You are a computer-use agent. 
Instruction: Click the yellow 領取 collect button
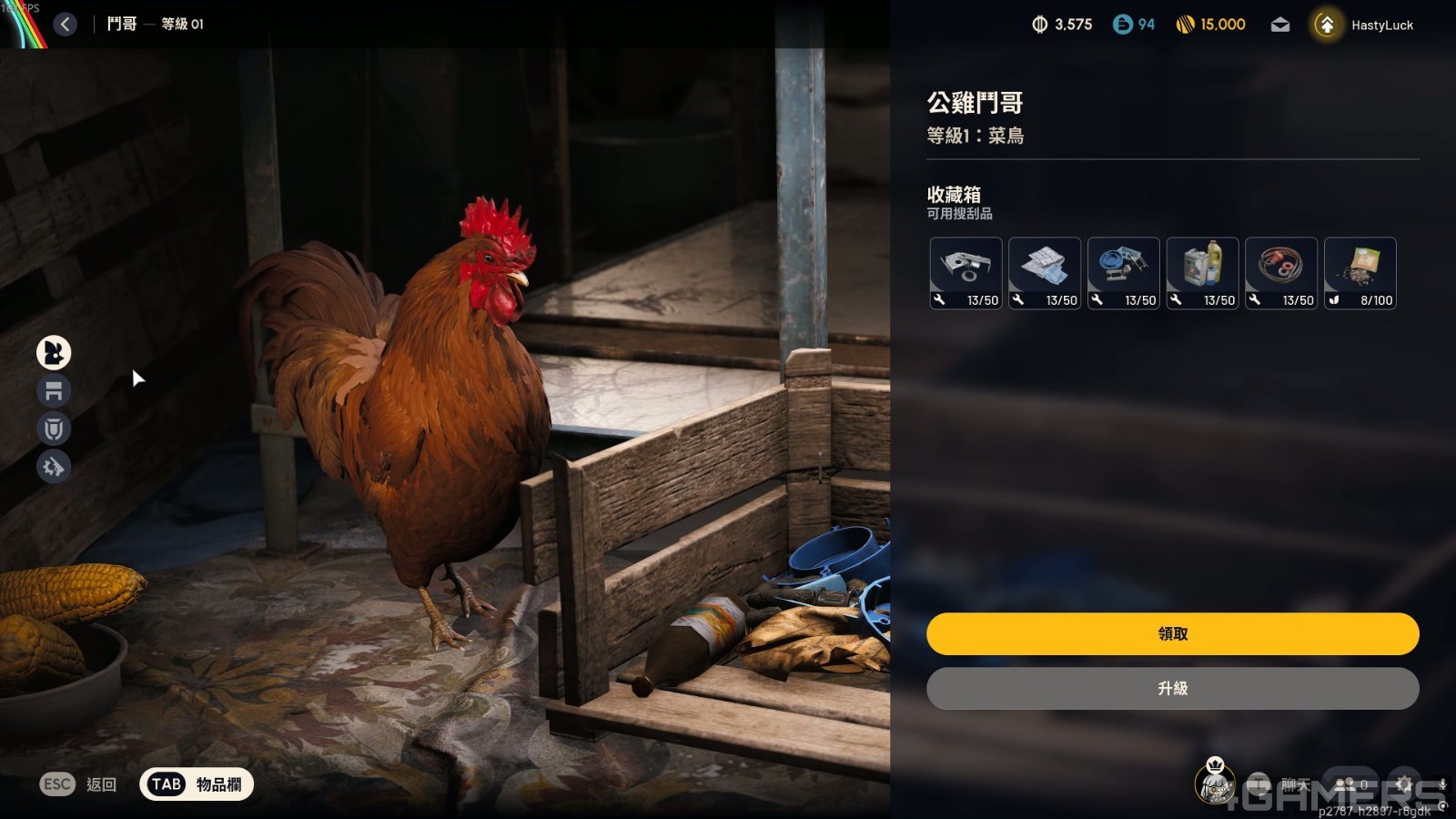point(1172,633)
